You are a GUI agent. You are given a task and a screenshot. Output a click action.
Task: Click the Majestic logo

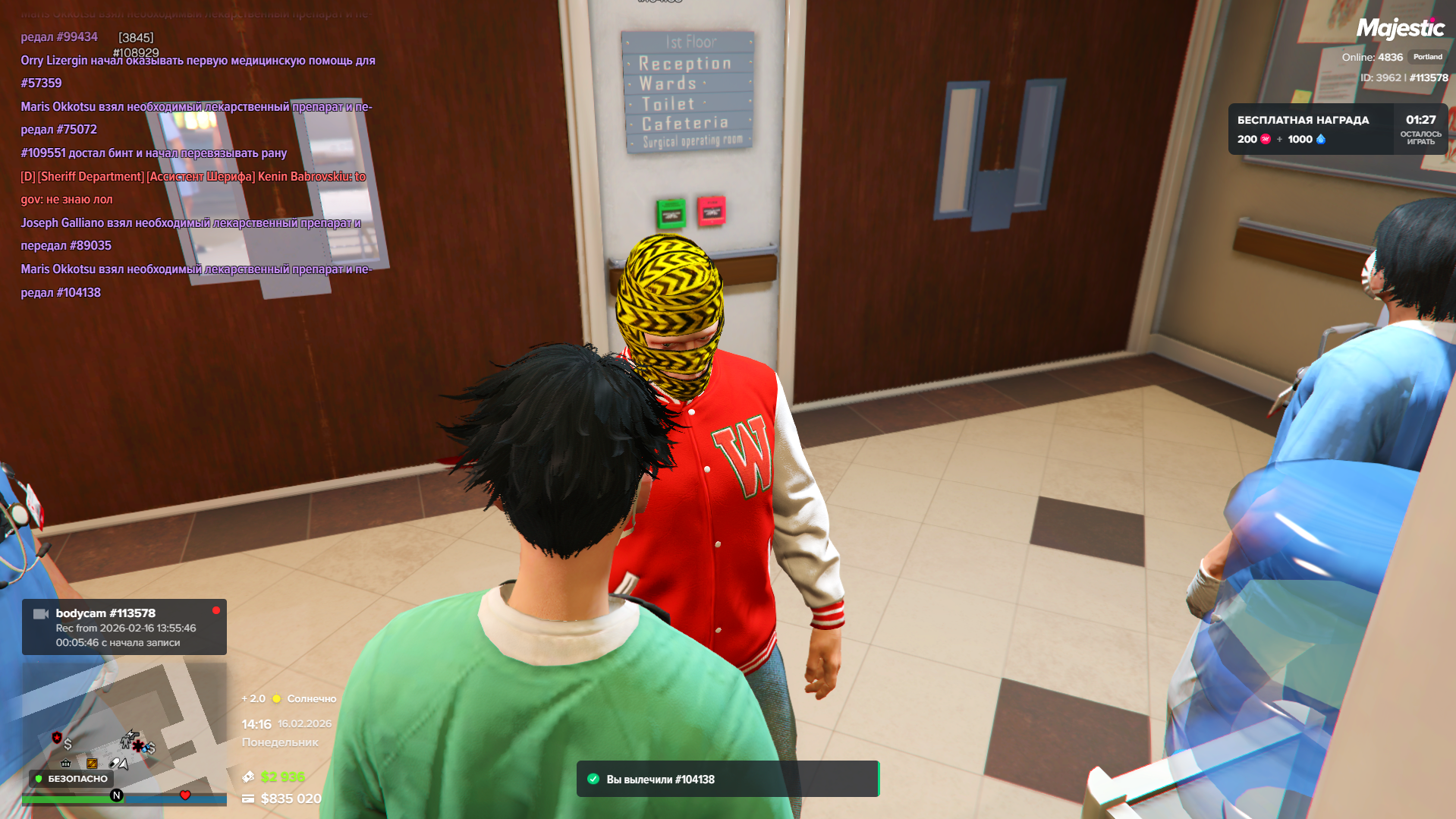(x=1400, y=29)
